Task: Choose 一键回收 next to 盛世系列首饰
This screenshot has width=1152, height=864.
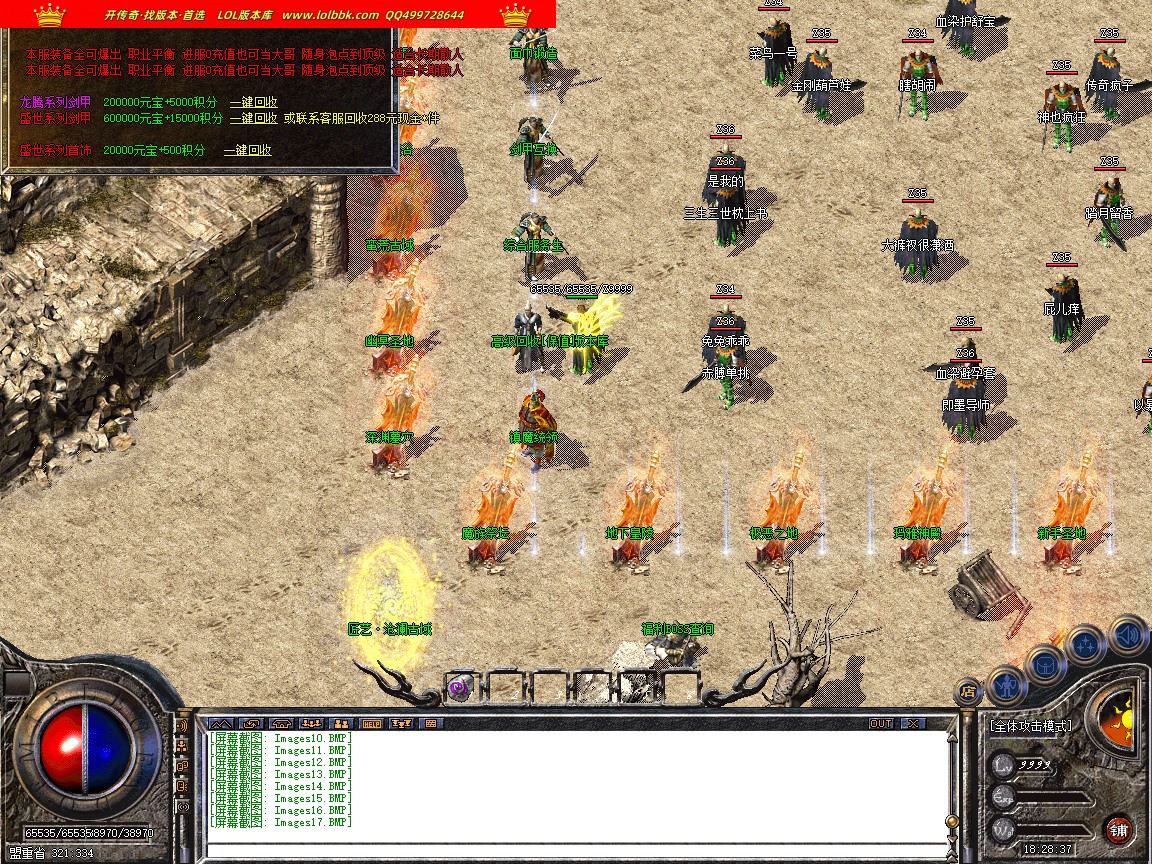Action: (247, 150)
